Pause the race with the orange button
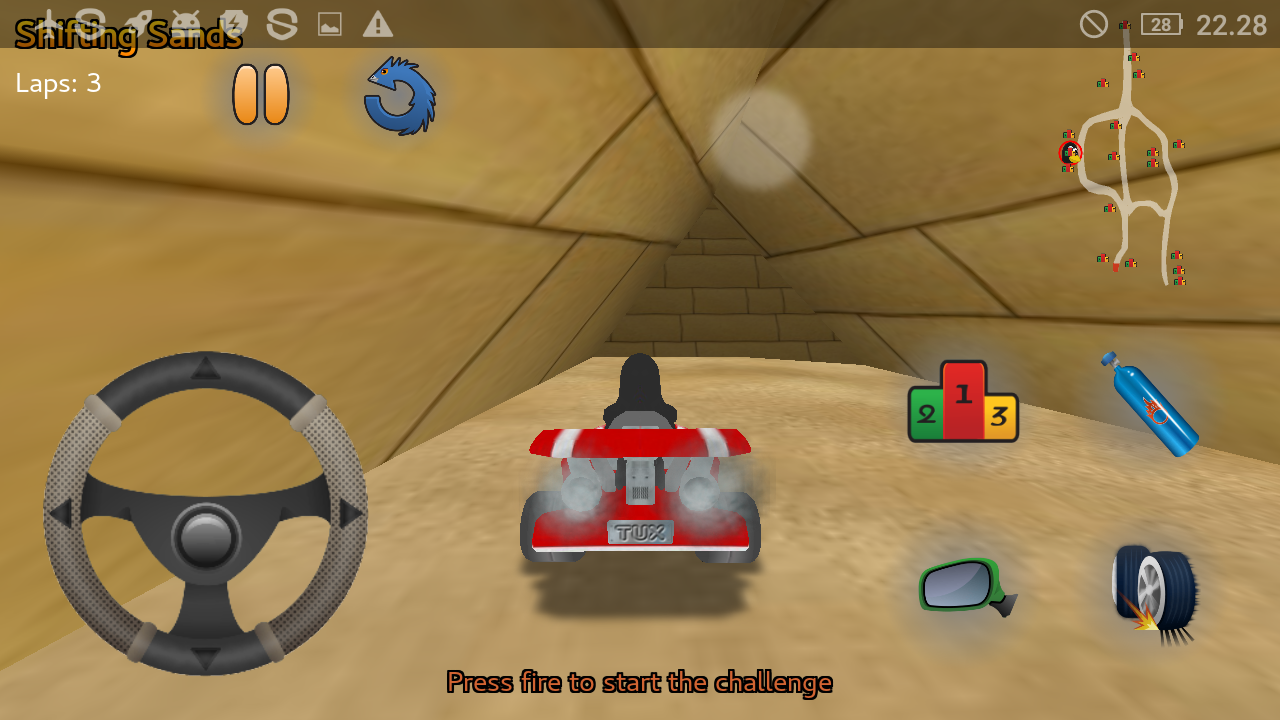The height and width of the screenshot is (720, 1280). [261, 95]
